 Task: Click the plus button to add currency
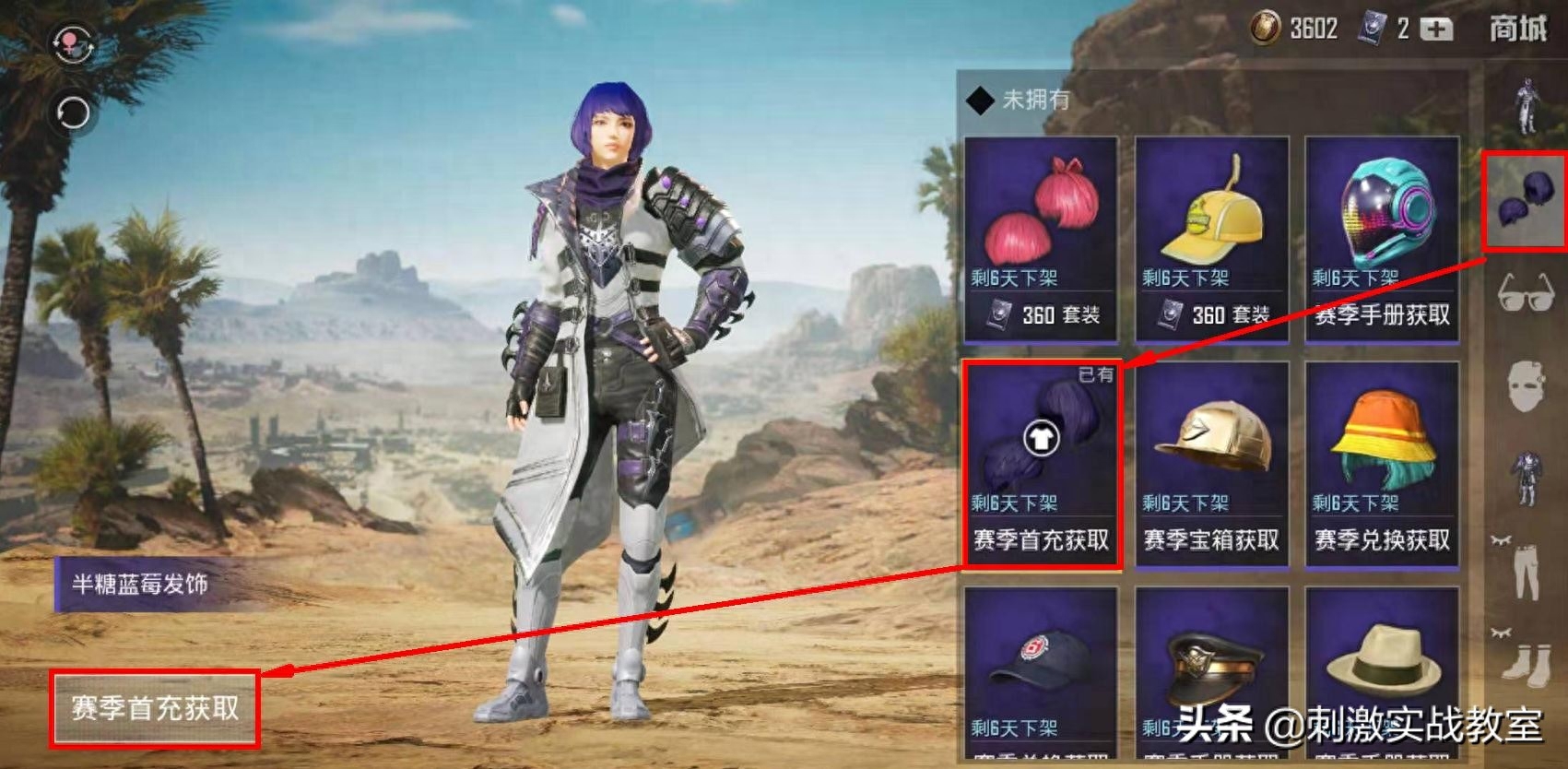[1435, 28]
